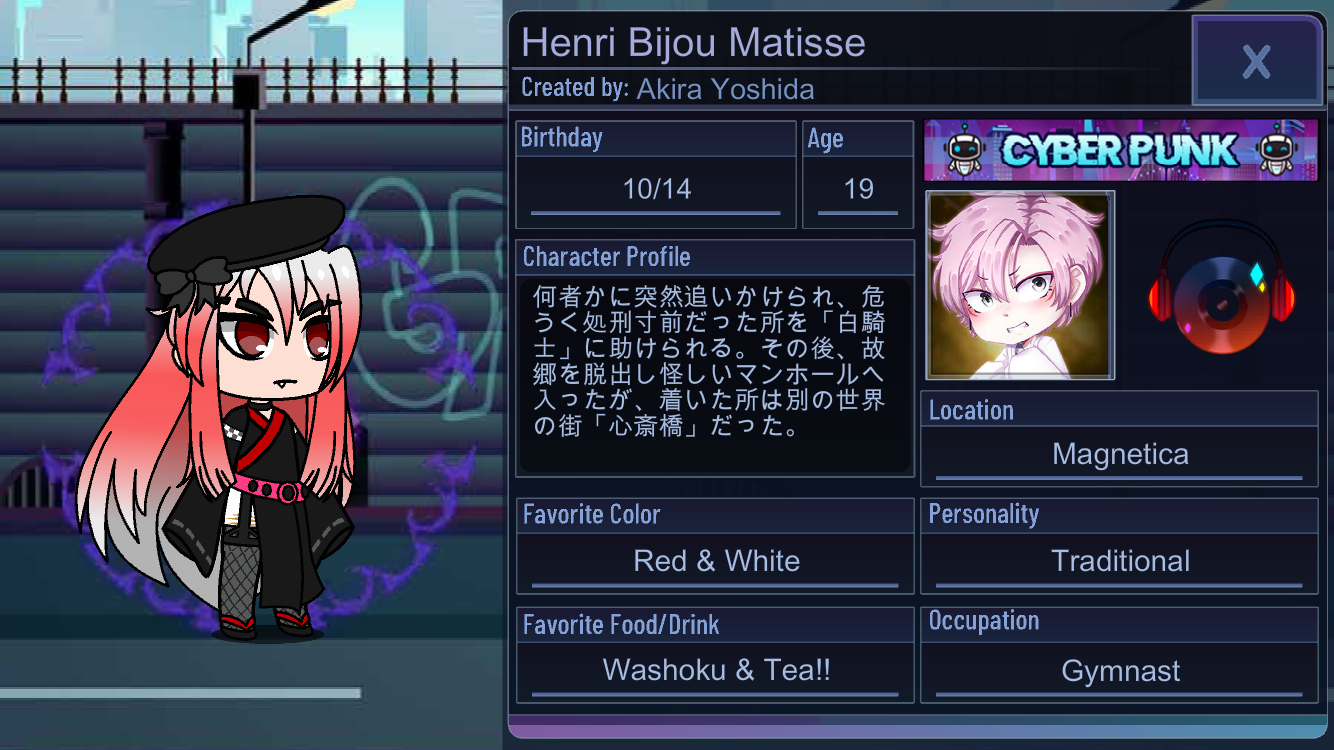Change the Location field set to Magnetica
1334x750 pixels.
(1119, 455)
